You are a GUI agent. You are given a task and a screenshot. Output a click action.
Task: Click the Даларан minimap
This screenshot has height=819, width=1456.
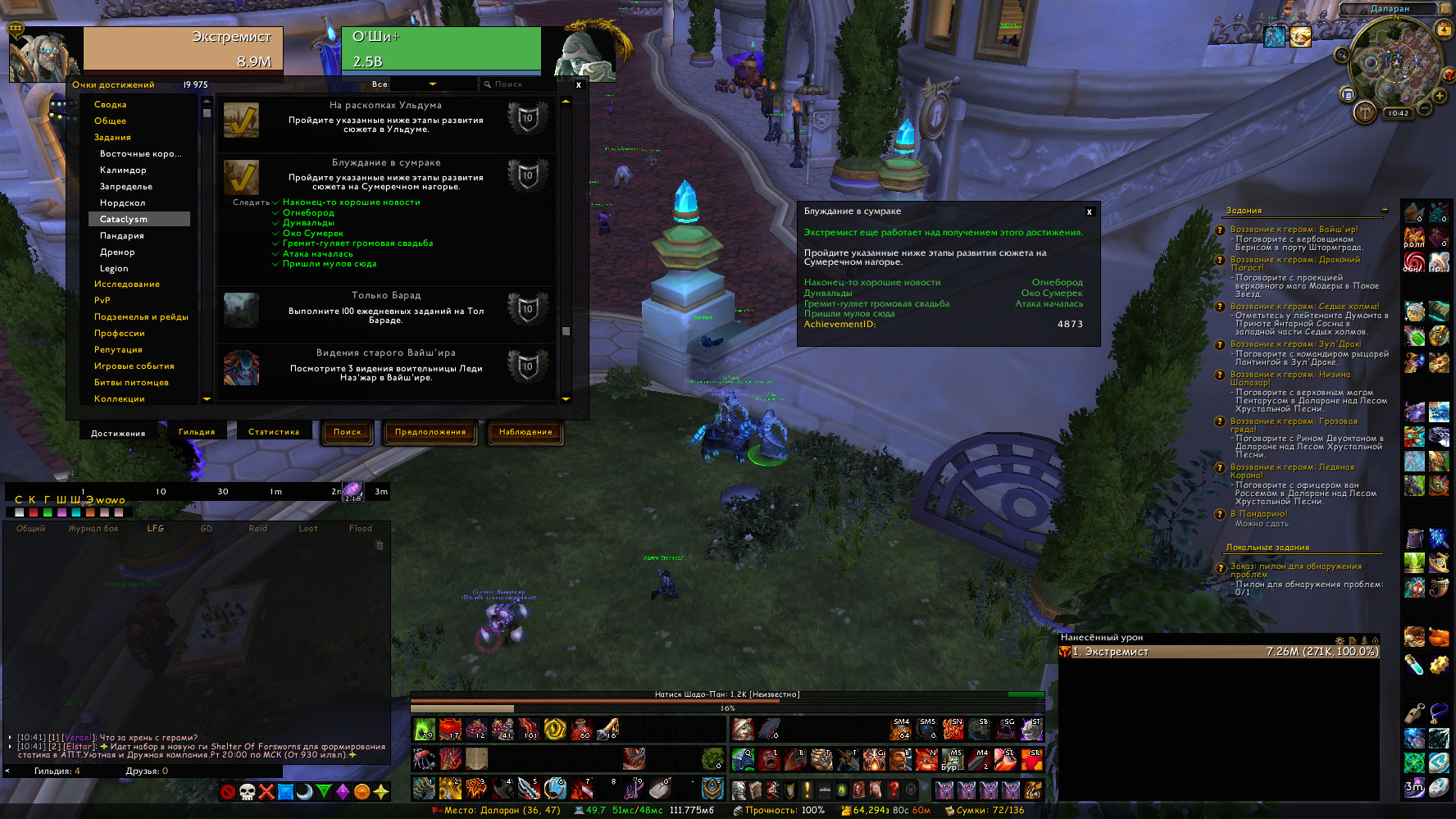1392,64
